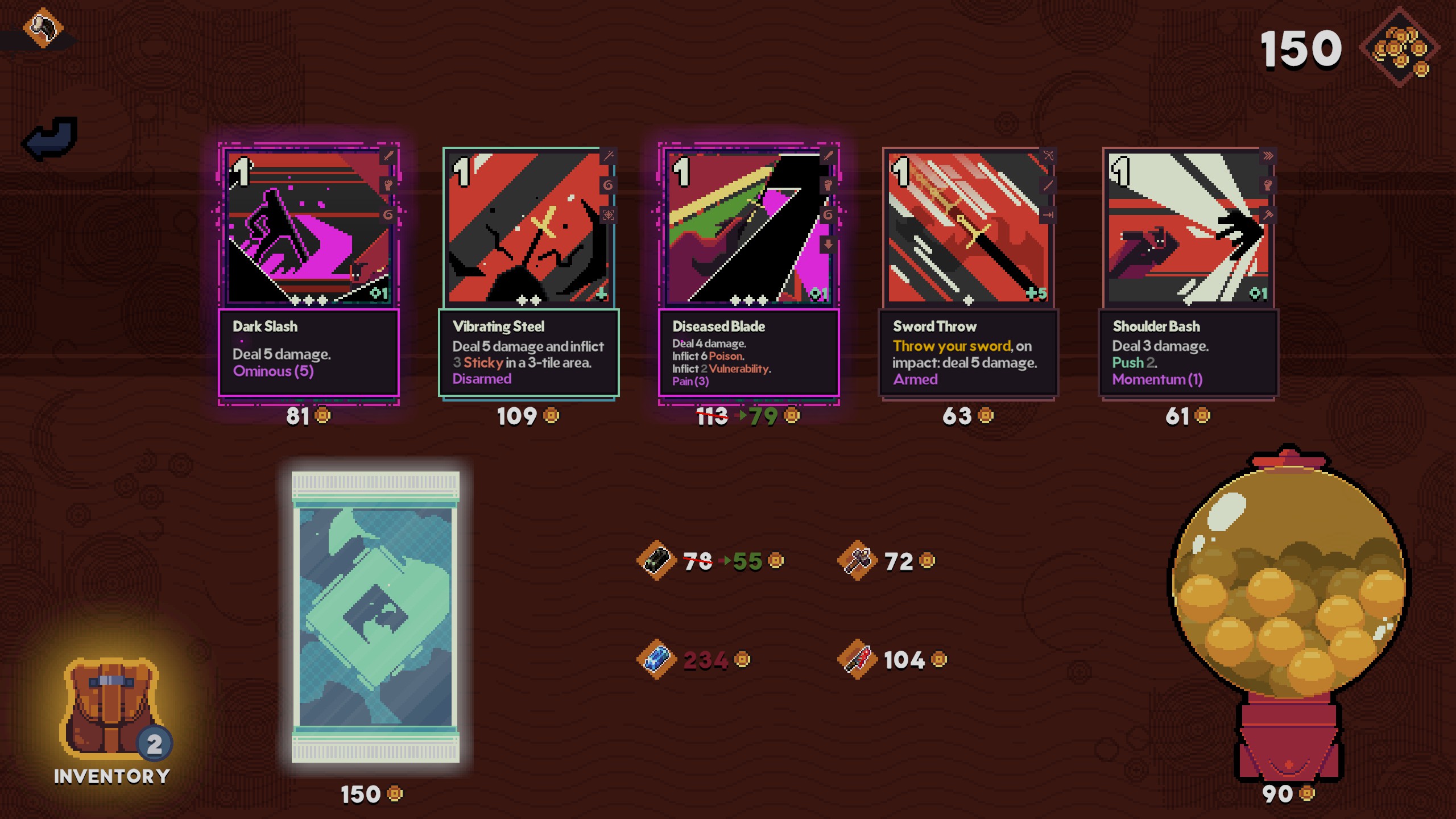Use the gumball machine for 90 coins
1456x819 pixels.
coord(1288,614)
